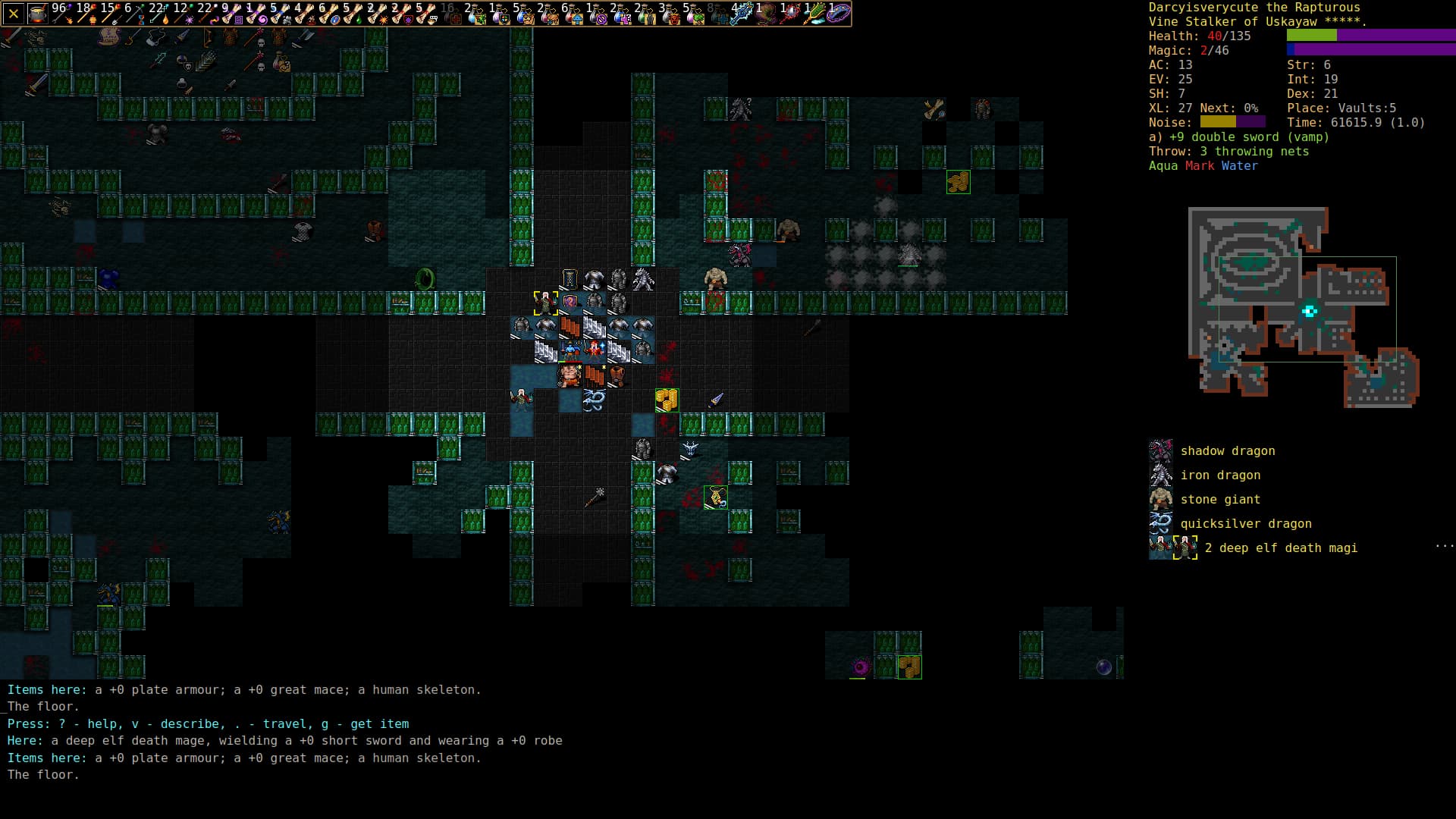This screenshot has width=1456, height=819.
Task: Click the bubbling cauldron icon
Action: 37,14
